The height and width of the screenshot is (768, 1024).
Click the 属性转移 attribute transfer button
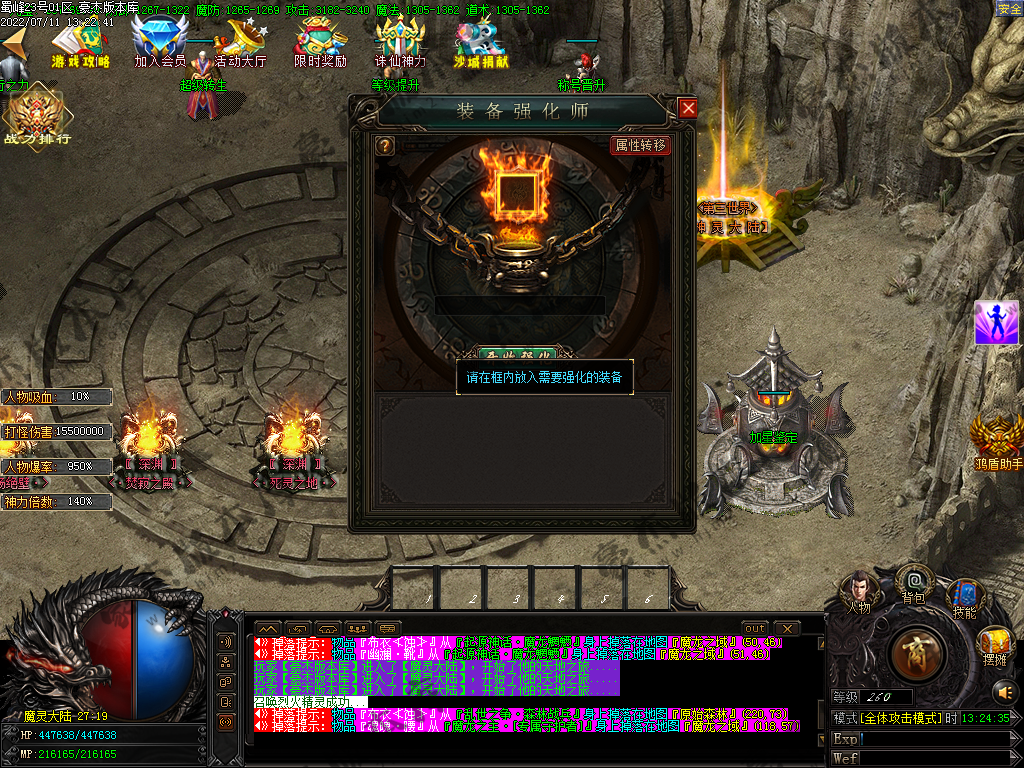coord(640,145)
